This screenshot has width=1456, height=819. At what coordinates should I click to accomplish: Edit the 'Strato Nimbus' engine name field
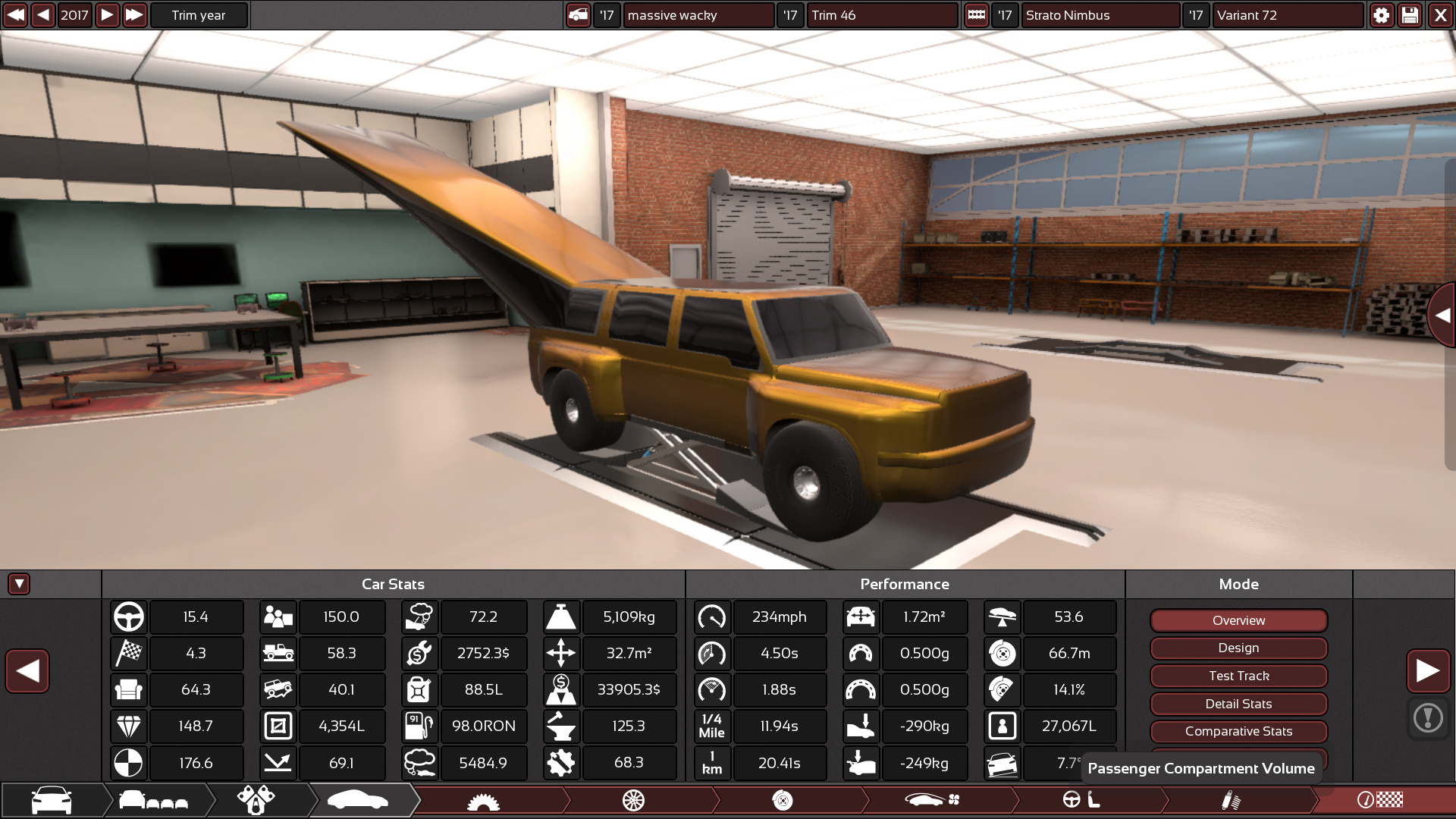tap(1100, 15)
